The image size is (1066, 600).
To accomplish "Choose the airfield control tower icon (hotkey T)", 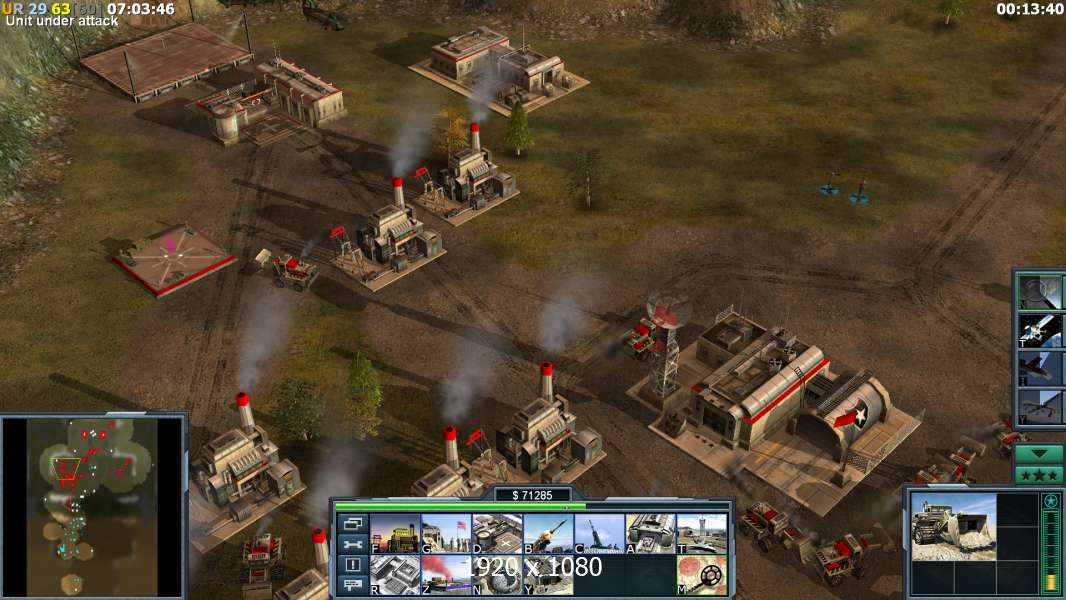I will pos(701,534).
